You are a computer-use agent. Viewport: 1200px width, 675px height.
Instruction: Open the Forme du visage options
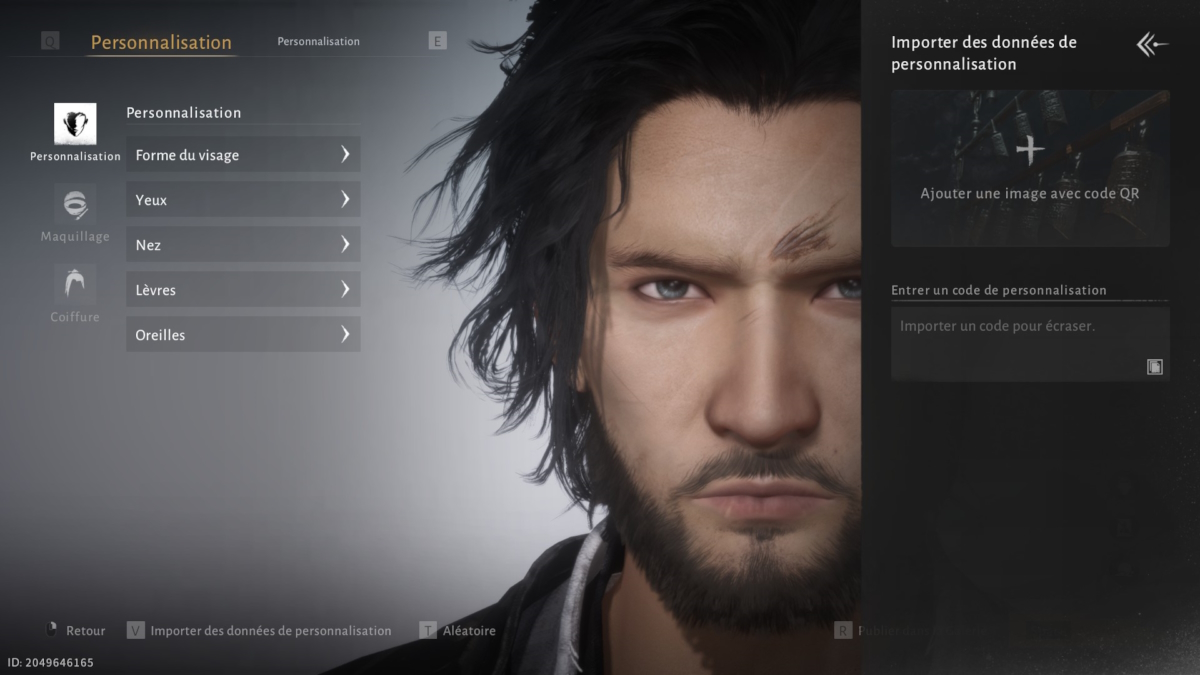pos(243,155)
